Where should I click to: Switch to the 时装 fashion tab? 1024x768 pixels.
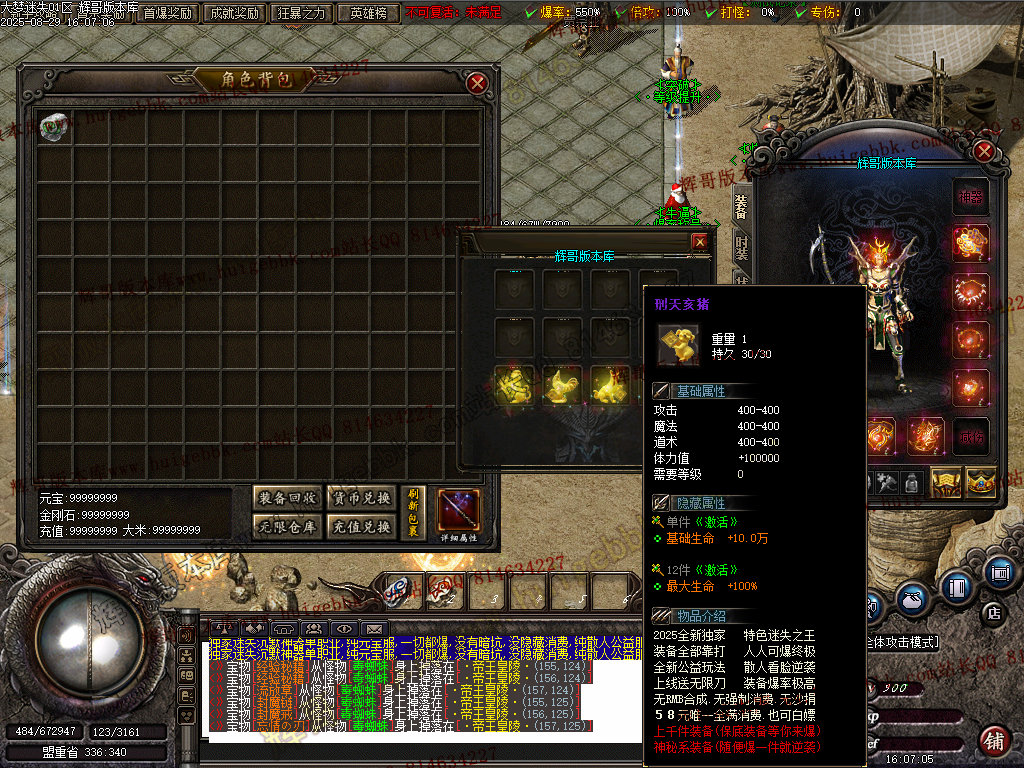coord(741,247)
